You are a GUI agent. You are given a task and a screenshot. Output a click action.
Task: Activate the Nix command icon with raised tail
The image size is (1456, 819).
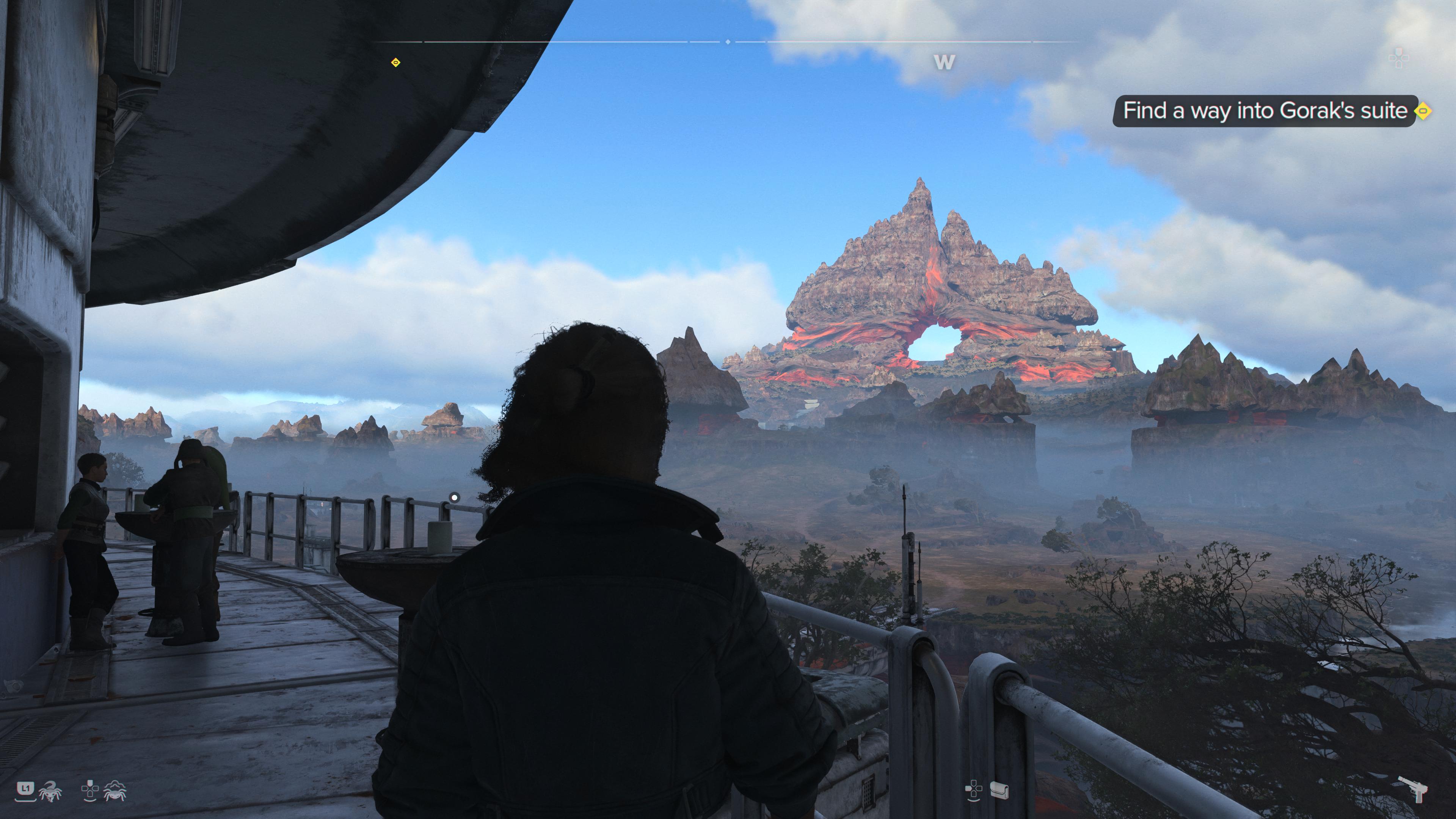(51, 791)
